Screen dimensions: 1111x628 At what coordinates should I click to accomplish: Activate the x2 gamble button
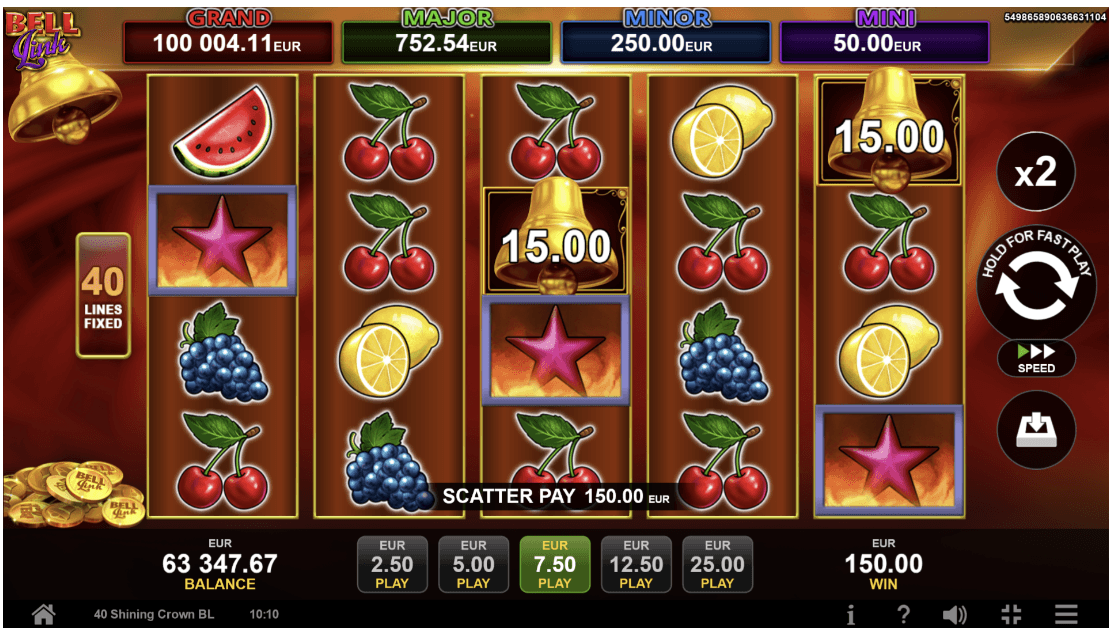(1035, 173)
